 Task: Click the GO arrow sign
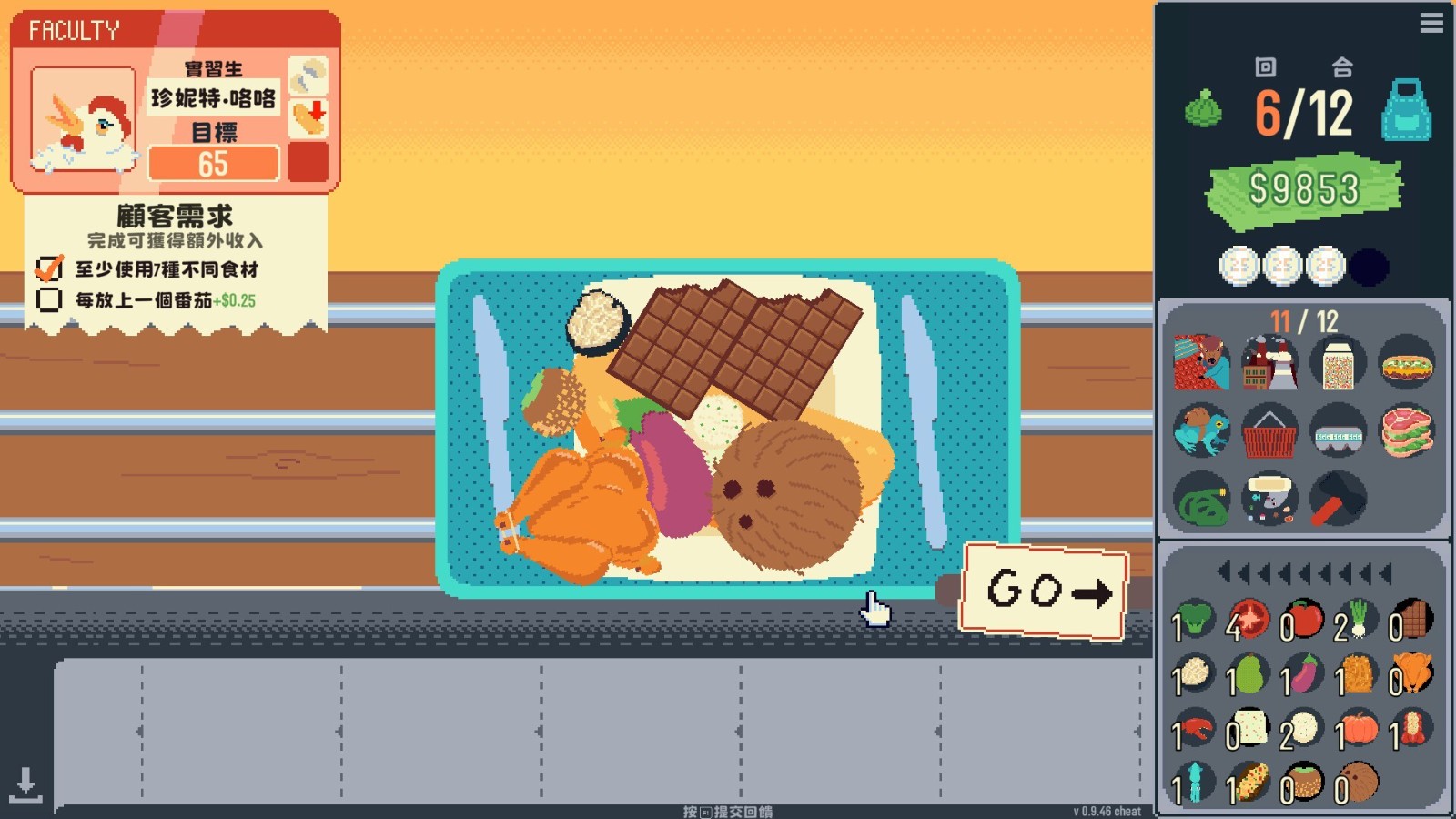(x=1045, y=591)
